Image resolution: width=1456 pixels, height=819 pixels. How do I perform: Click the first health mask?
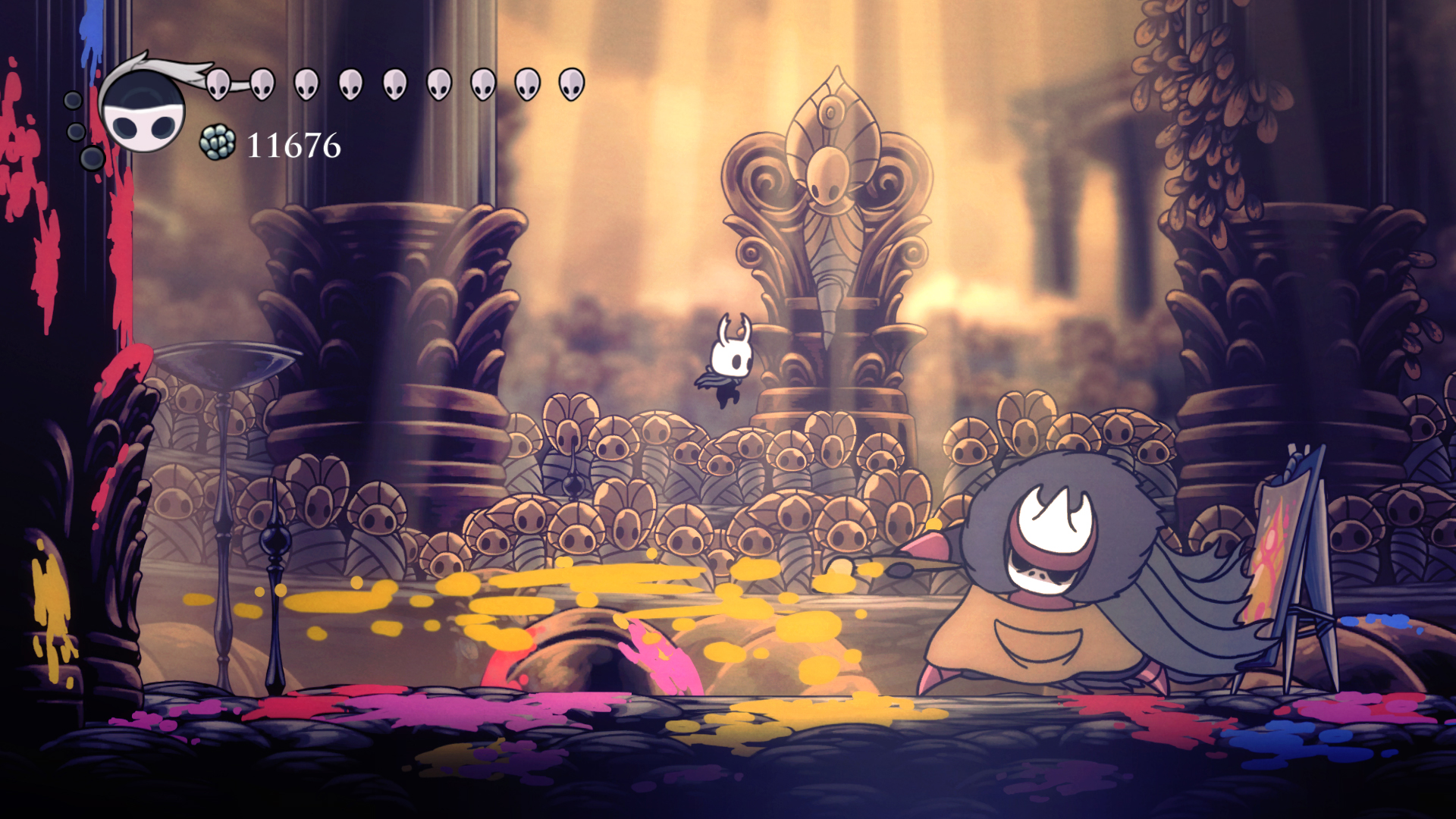219,83
